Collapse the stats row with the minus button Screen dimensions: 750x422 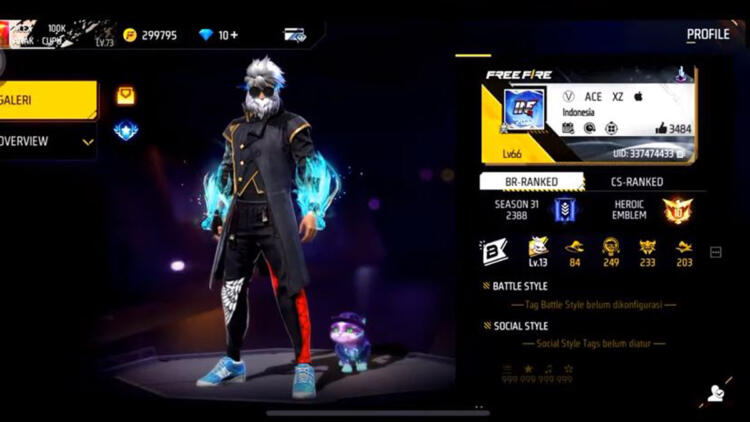715,253
